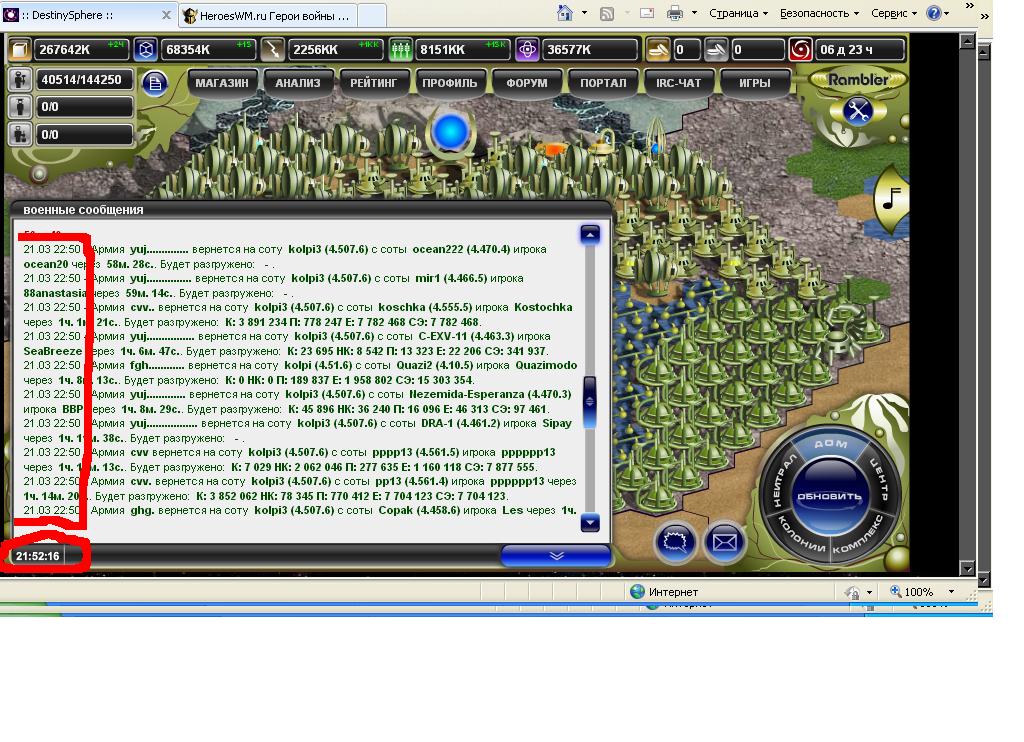This screenshot has width=1024, height=742.
Task: Open the wrench tools settings icon
Action: [857, 110]
